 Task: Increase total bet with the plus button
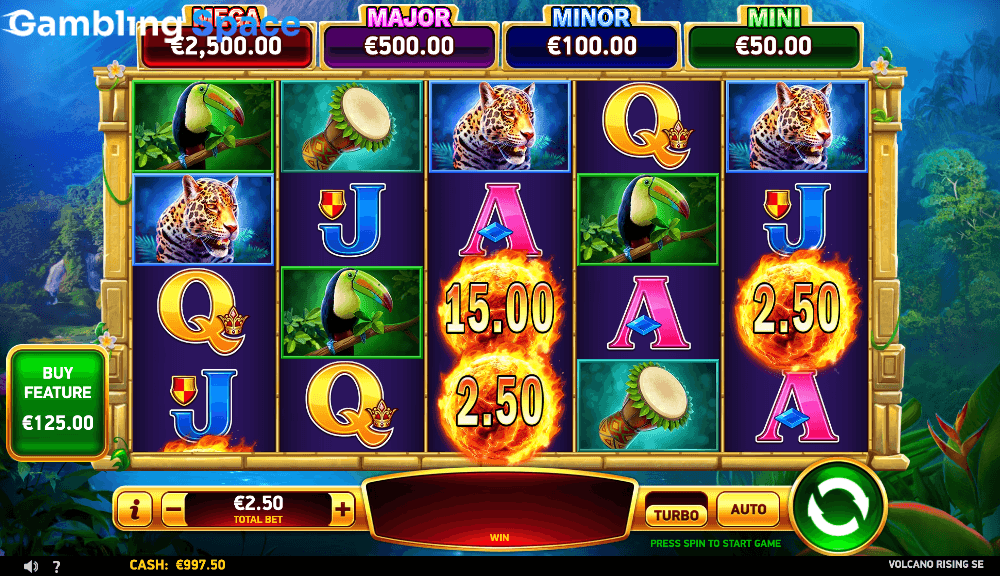(x=343, y=509)
